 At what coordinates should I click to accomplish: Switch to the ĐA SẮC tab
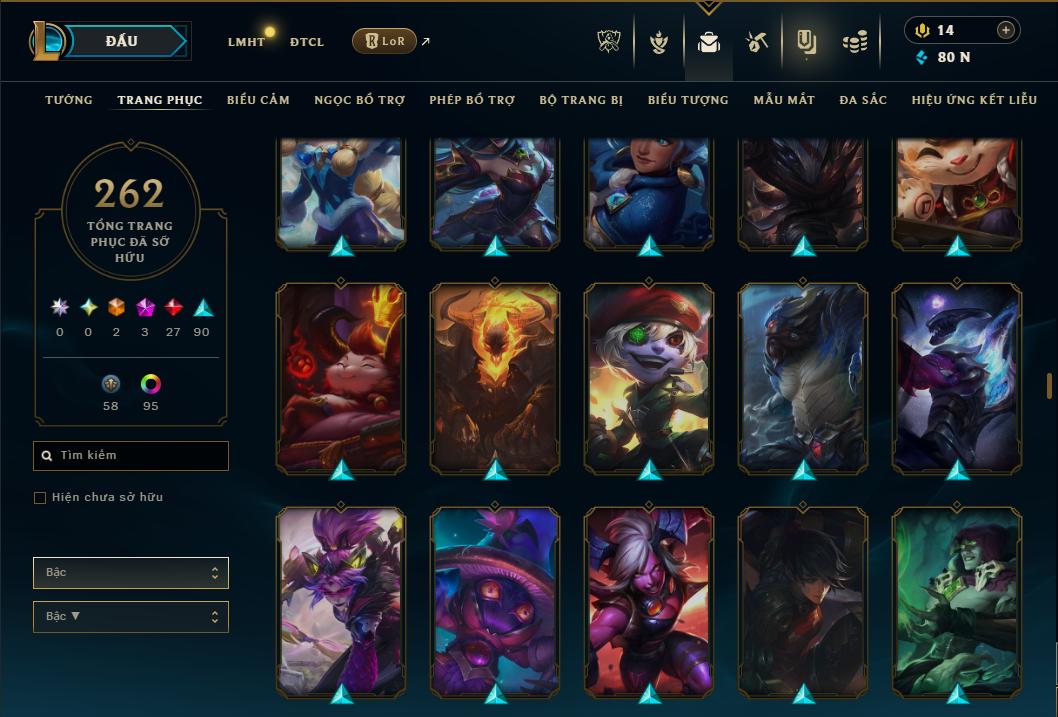863,100
